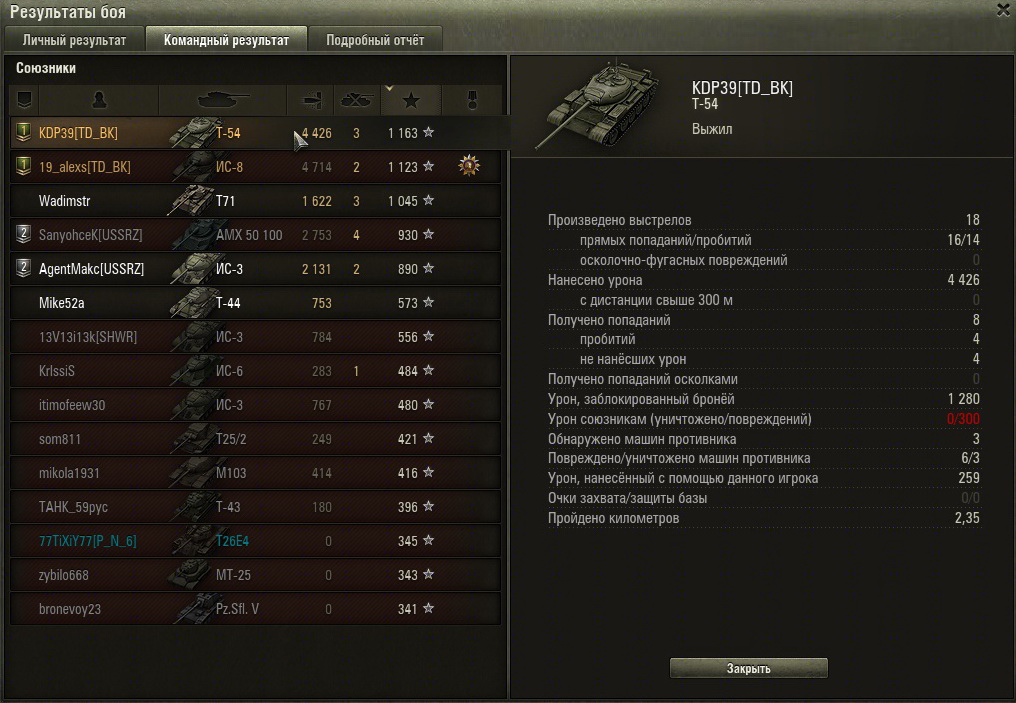Sort allies by damage dealt column
This screenshot has width=1016, height=703.
click(309, 100)
